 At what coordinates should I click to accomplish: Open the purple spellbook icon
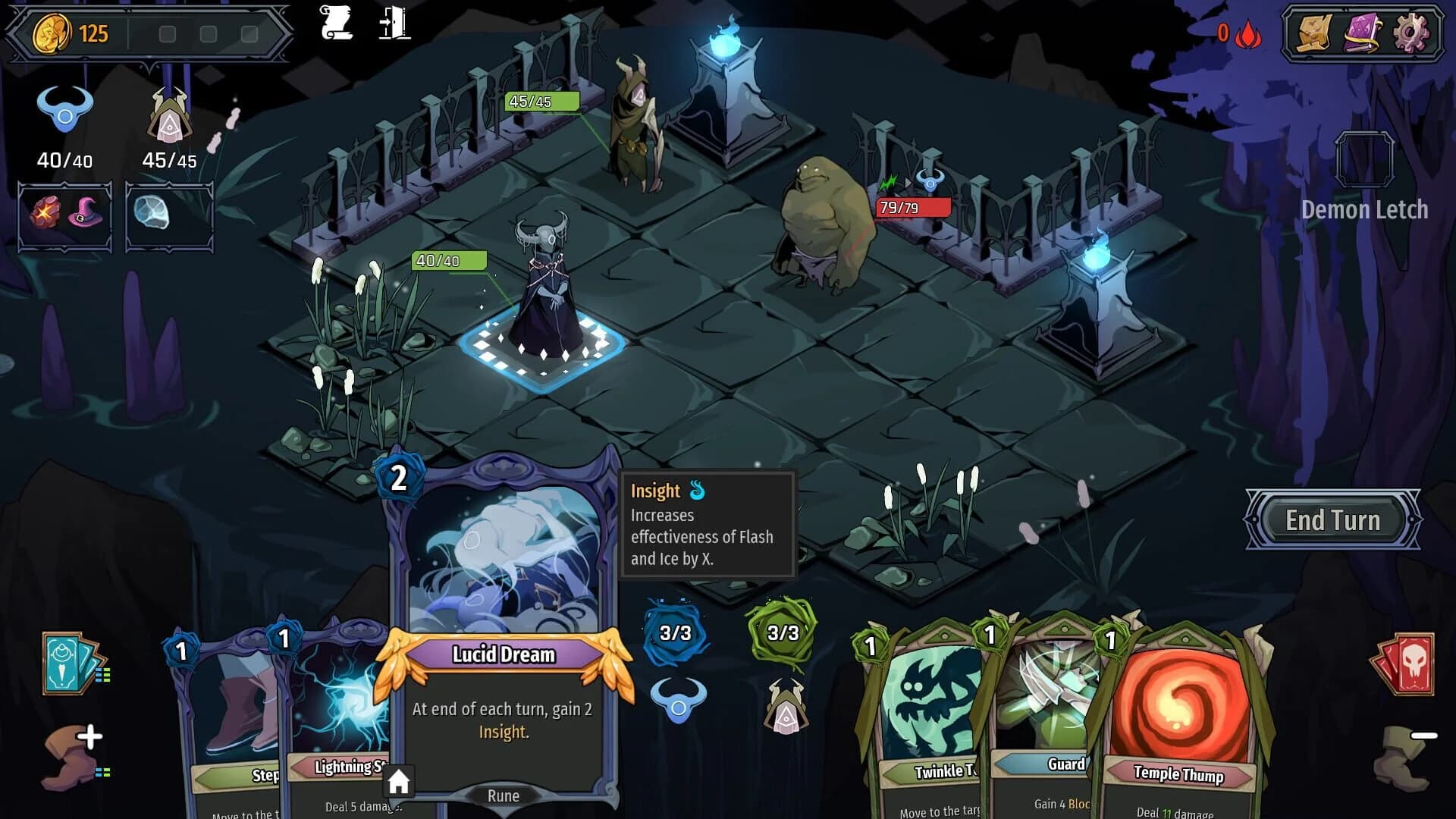(1361, 32)
